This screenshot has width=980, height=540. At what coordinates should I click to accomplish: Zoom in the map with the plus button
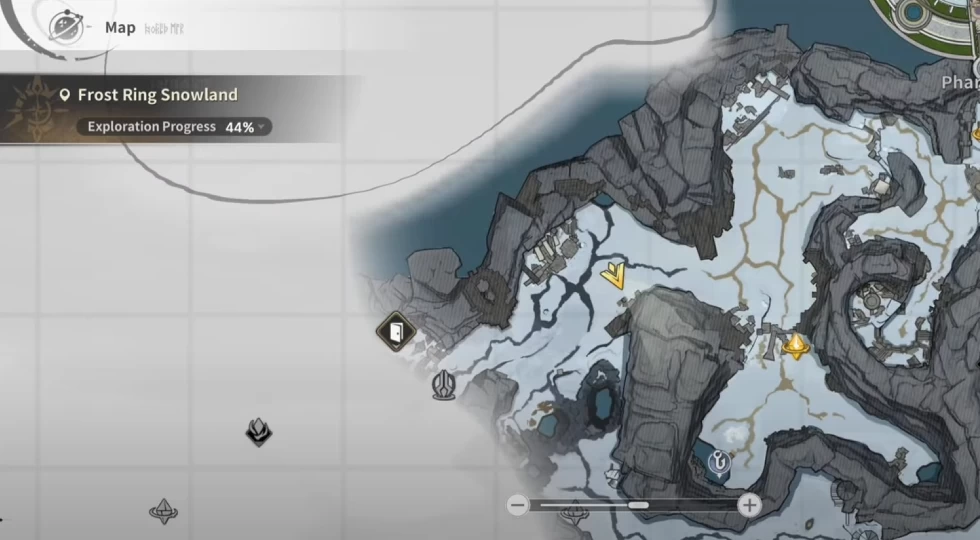pos(749,505)
